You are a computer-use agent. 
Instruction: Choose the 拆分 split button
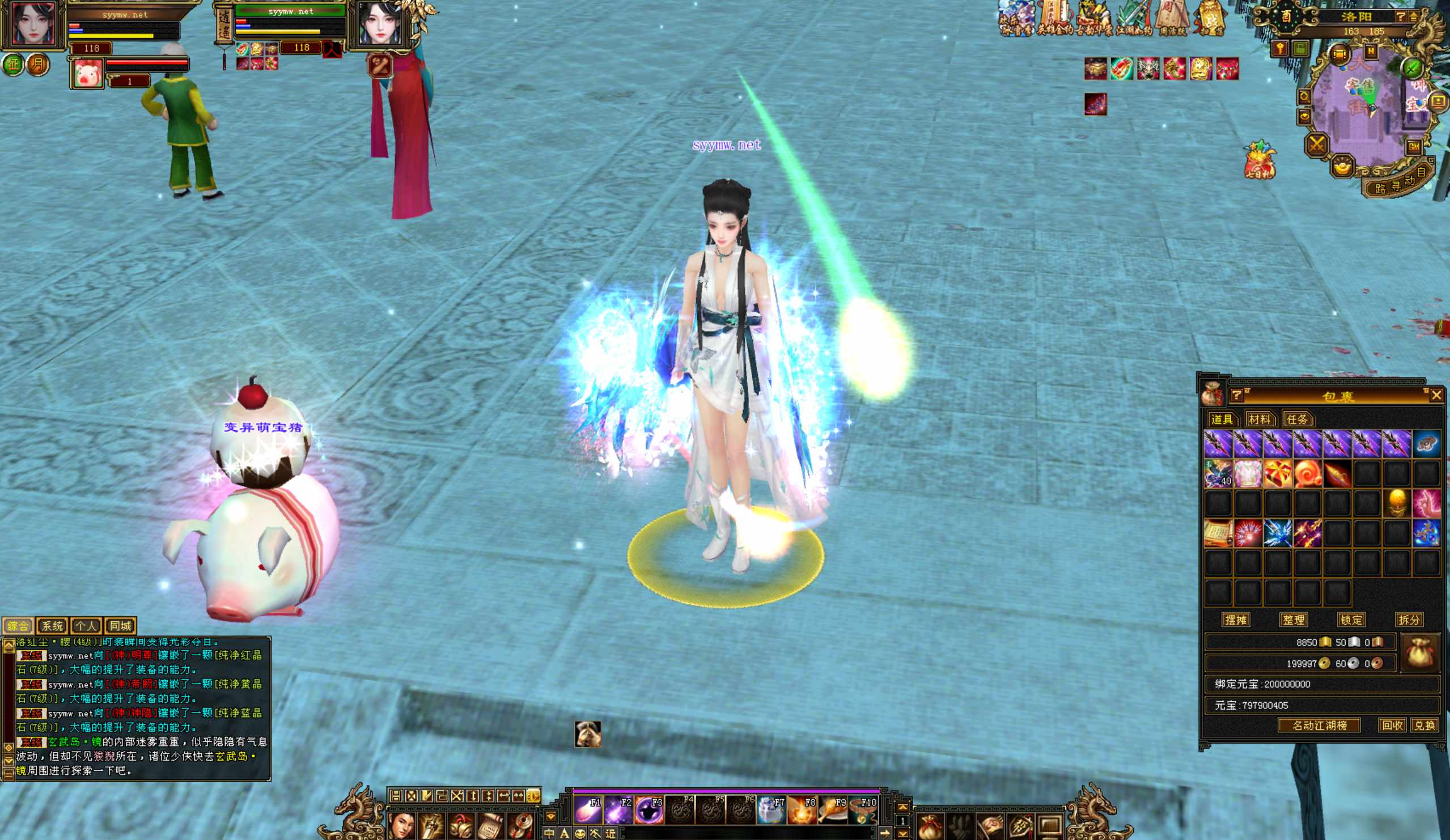1409,620
